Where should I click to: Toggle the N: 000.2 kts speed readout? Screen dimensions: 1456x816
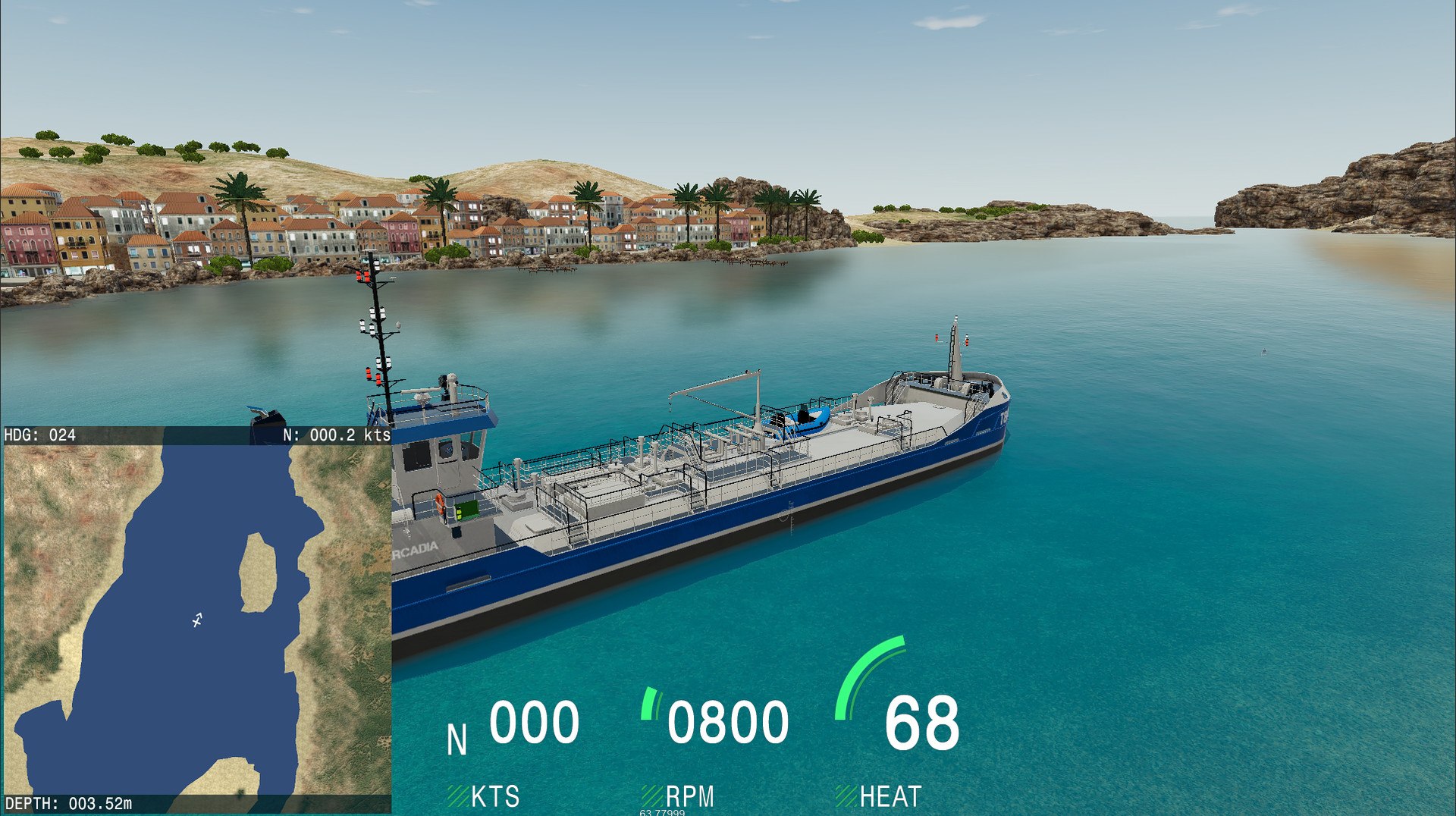point(334,435)
